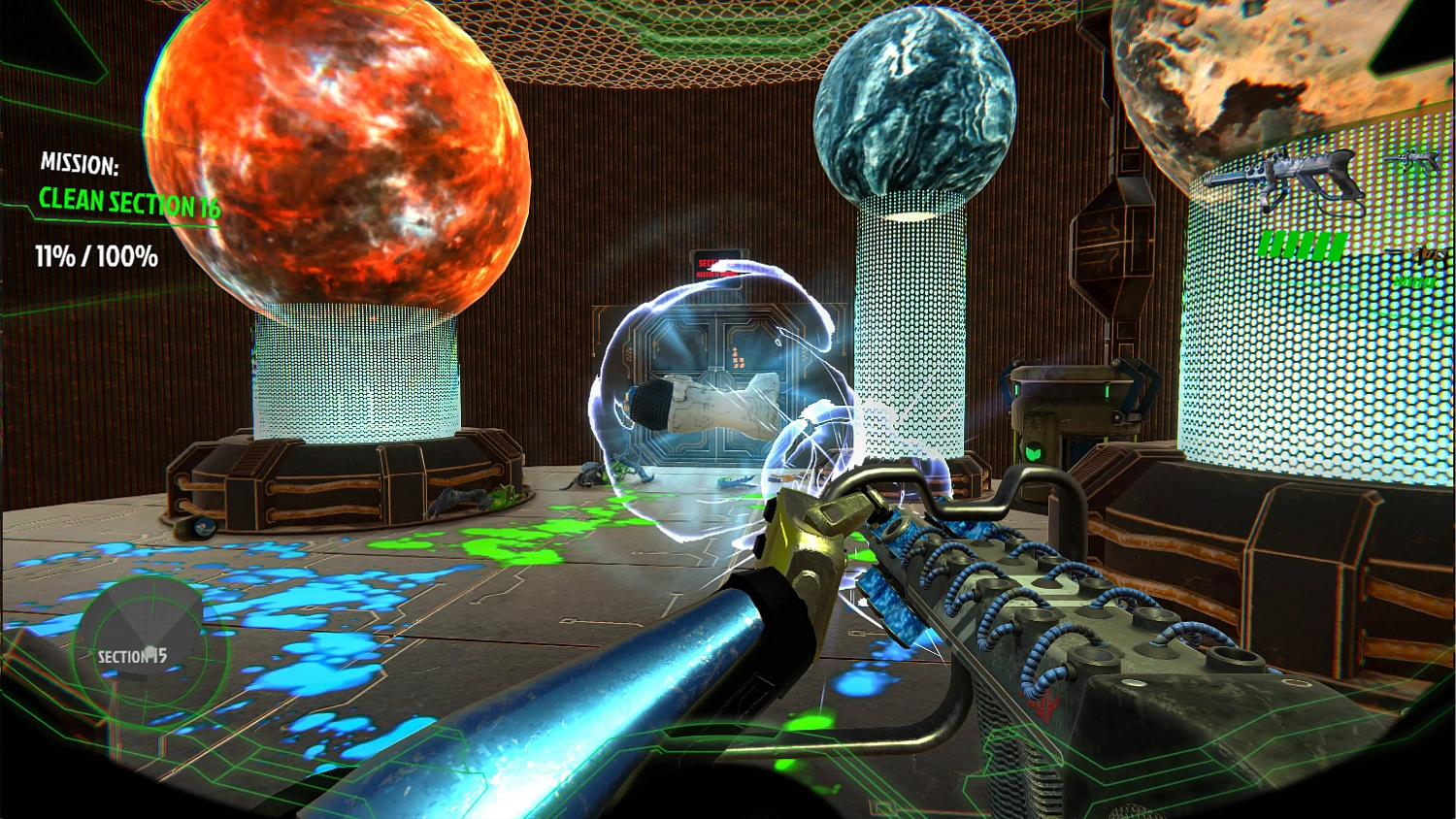
Task: Toggle the green indicator light on the console
Action: pyautogui.click(x=1108, y=390)
